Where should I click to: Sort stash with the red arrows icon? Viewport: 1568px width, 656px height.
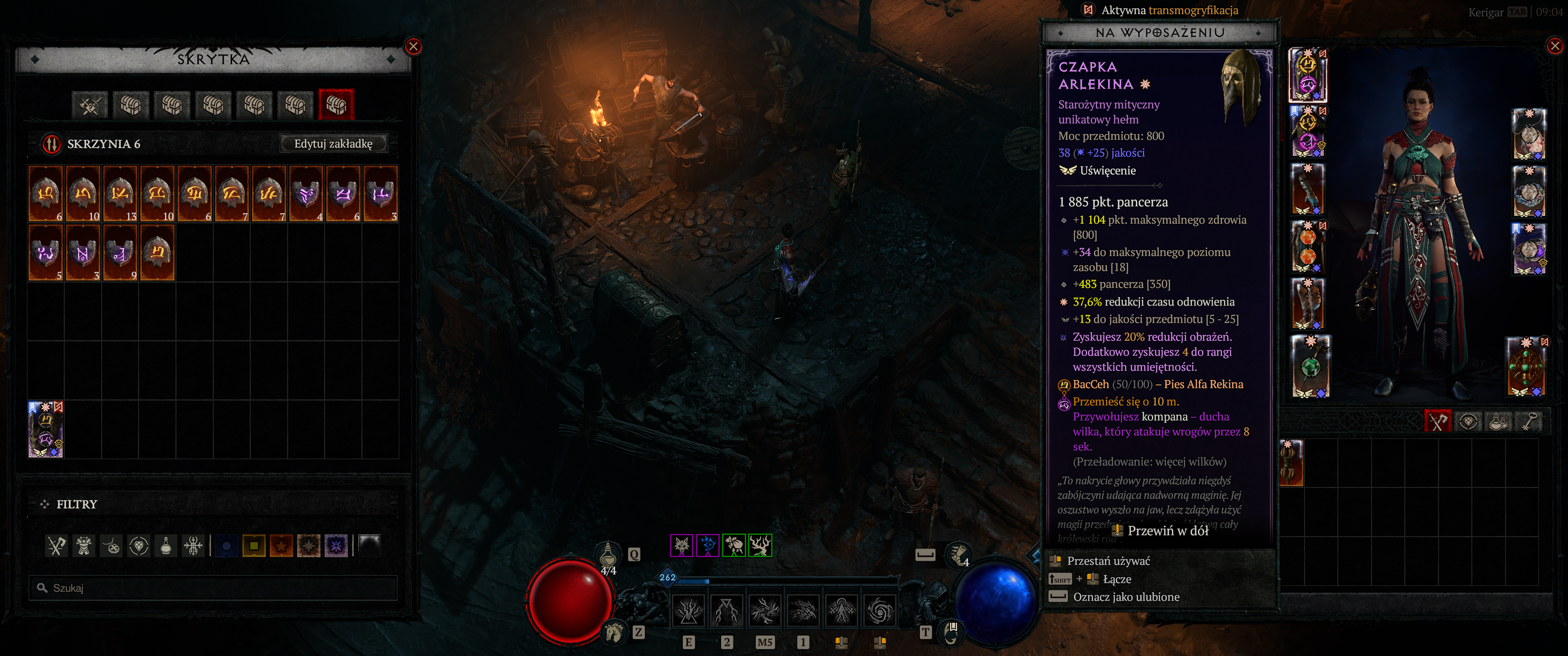(x=51, y=143)
